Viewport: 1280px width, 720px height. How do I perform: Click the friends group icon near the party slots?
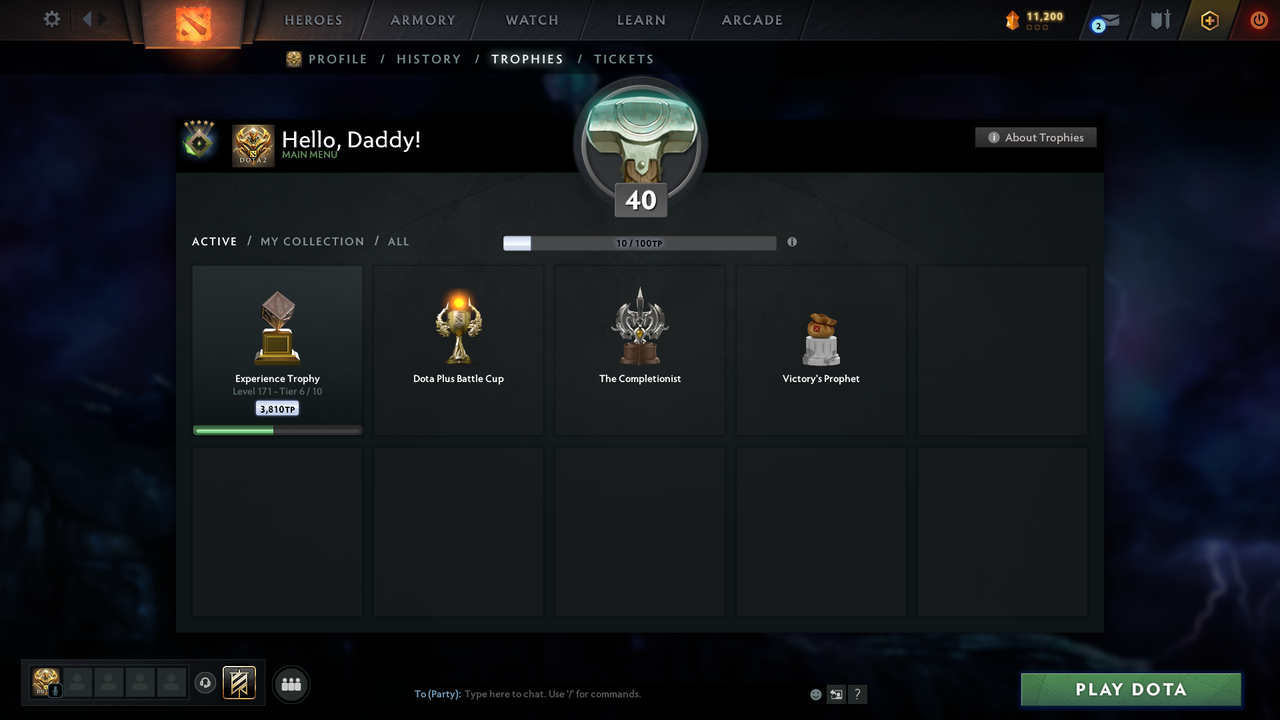coord(291,684)
